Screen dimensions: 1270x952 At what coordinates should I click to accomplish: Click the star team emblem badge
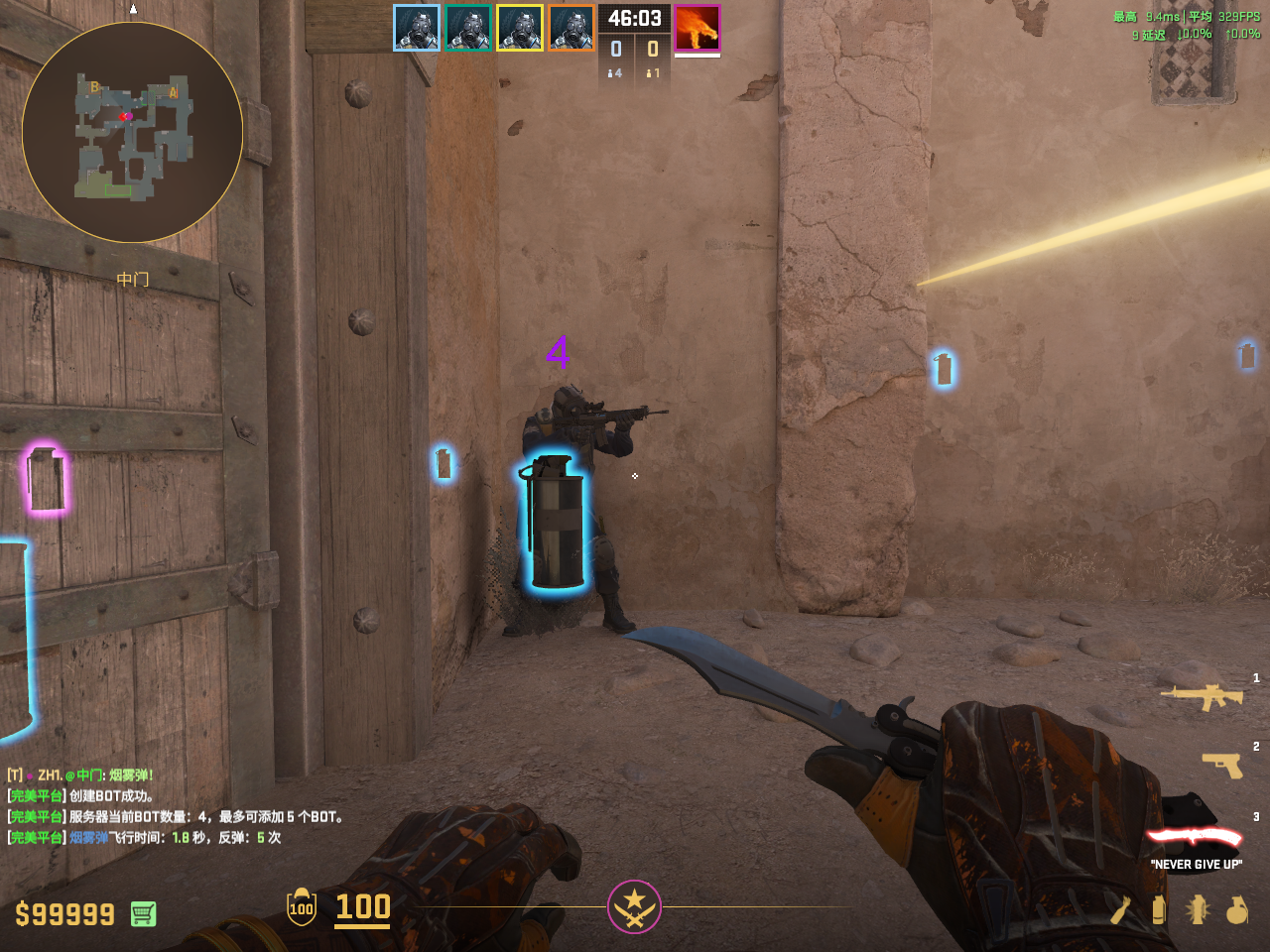634,906
